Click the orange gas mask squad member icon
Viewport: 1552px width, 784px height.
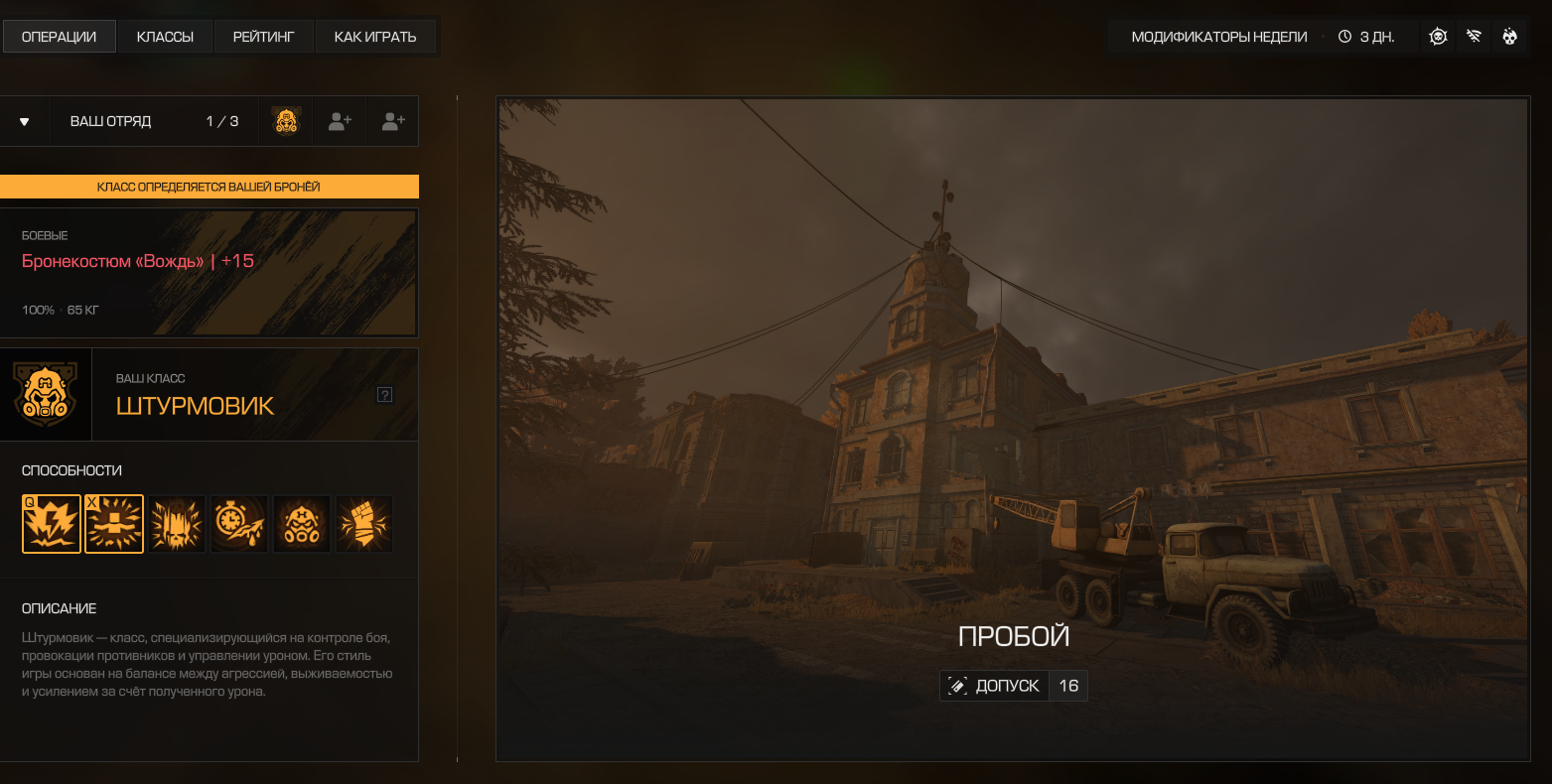click(287, 122)
